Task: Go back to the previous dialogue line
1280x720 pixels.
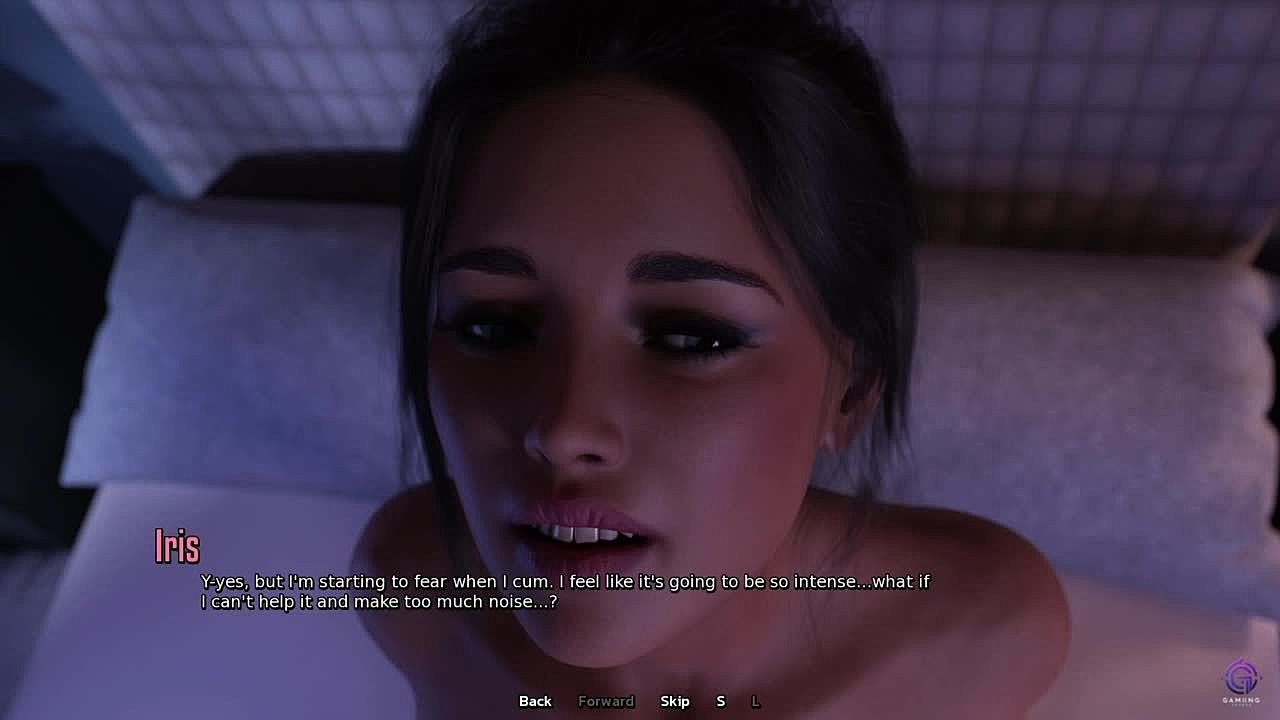Action: (x=535, y=701)
